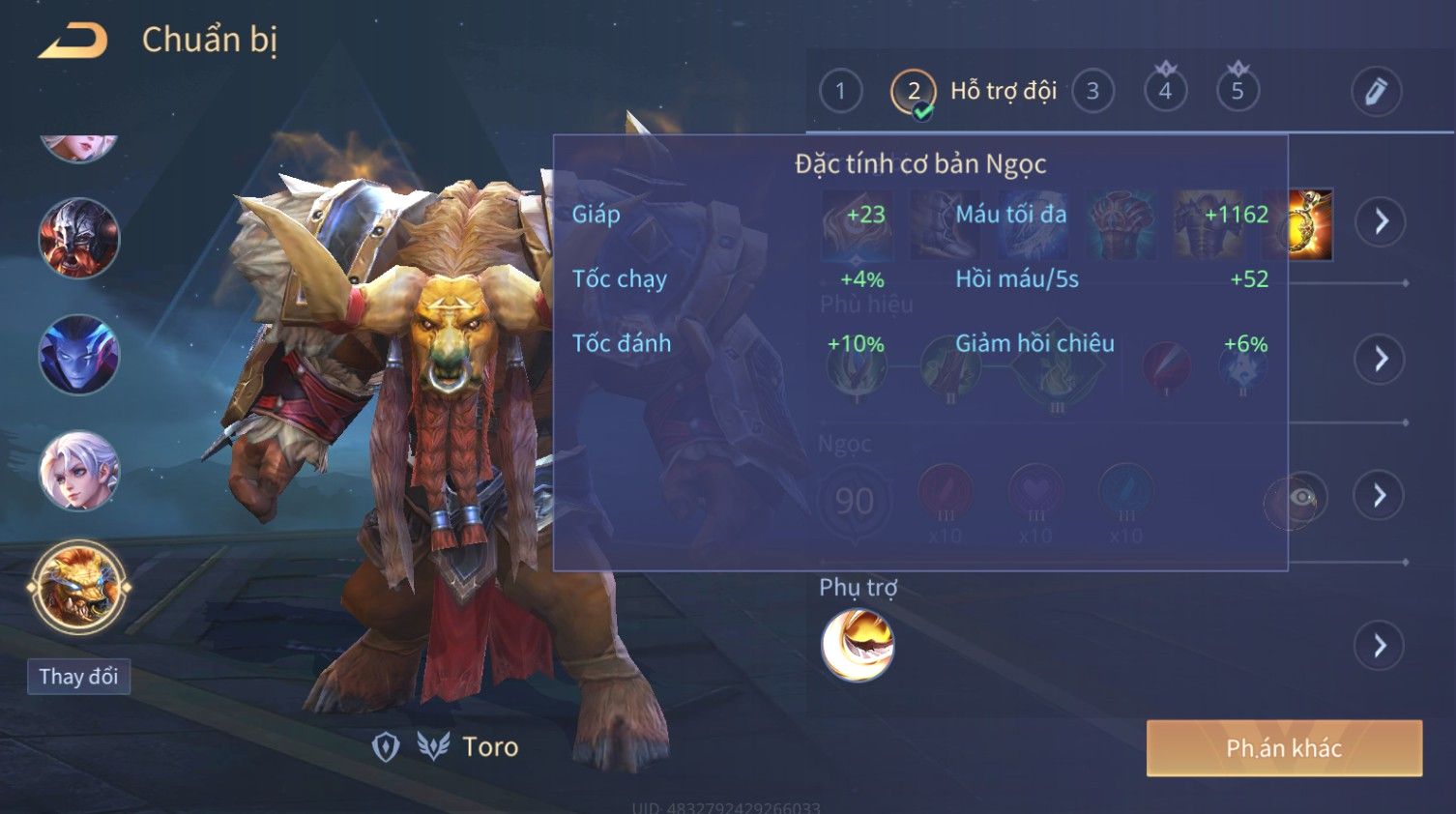The width and height of the screenshot is (1456, 814).
Task: Select loadout preset 1
Action: (x=840, y=92)
